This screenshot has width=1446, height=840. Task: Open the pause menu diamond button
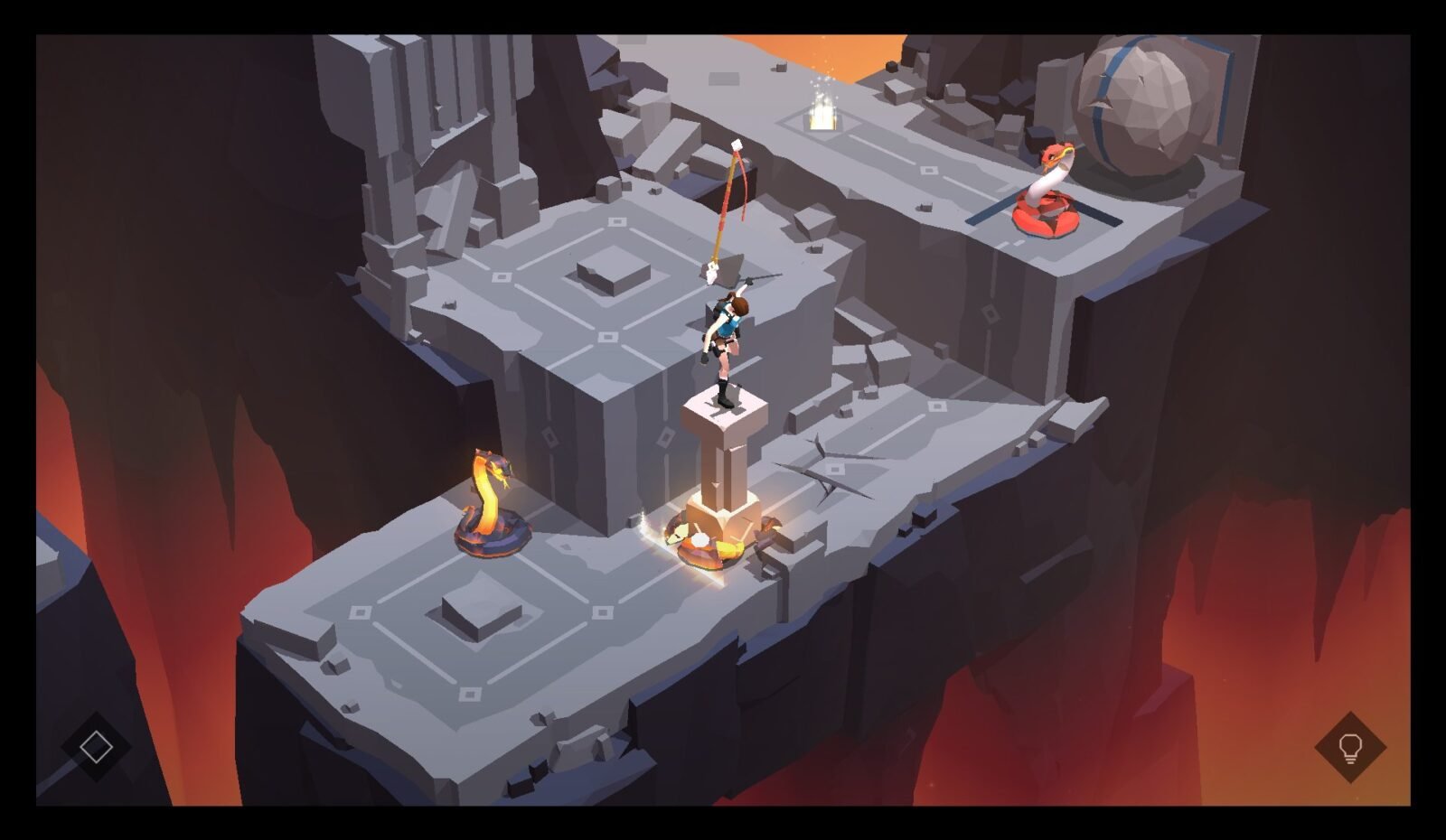point(96,746)
